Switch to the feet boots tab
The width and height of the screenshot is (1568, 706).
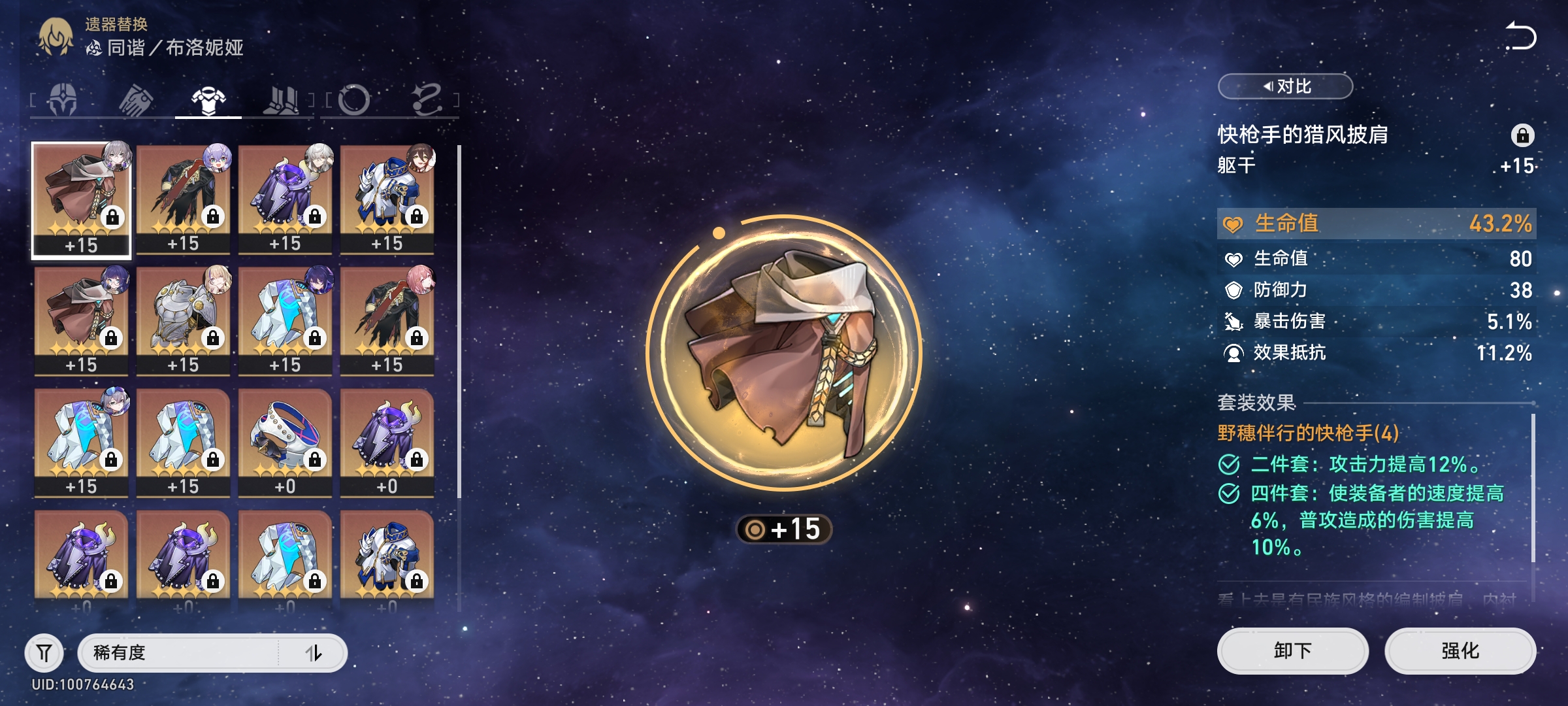pos(281,100)
